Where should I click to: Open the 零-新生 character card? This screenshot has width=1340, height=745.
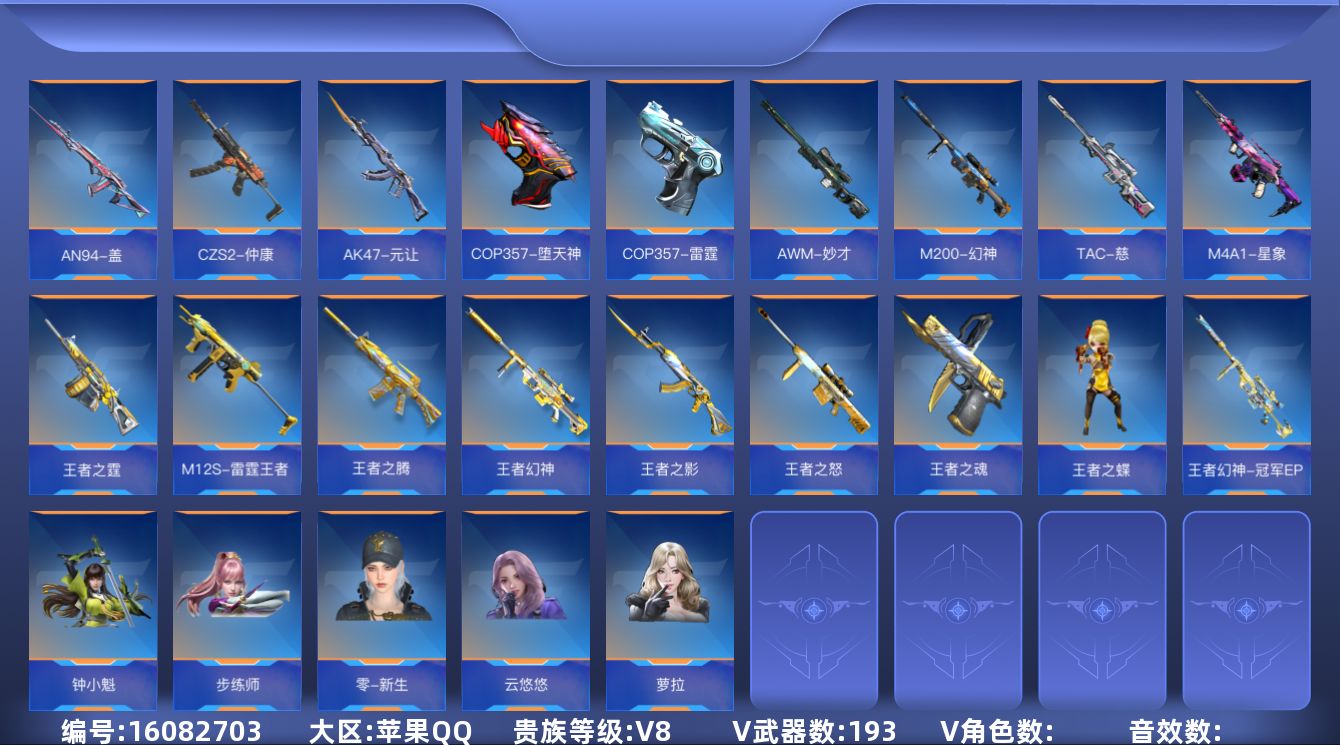point(381,610)
